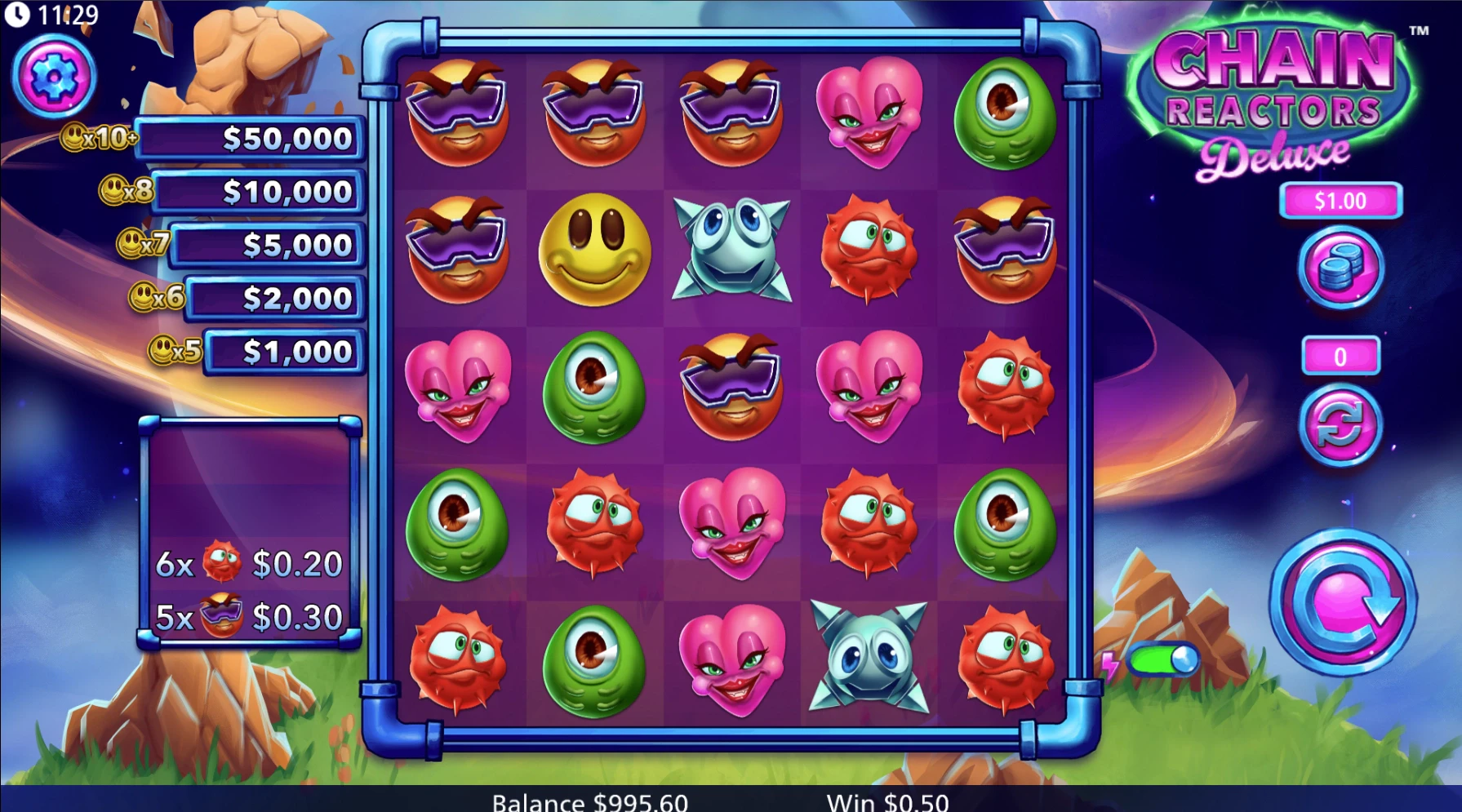Select the yellow smiley symbol tile

pos(594,249)
